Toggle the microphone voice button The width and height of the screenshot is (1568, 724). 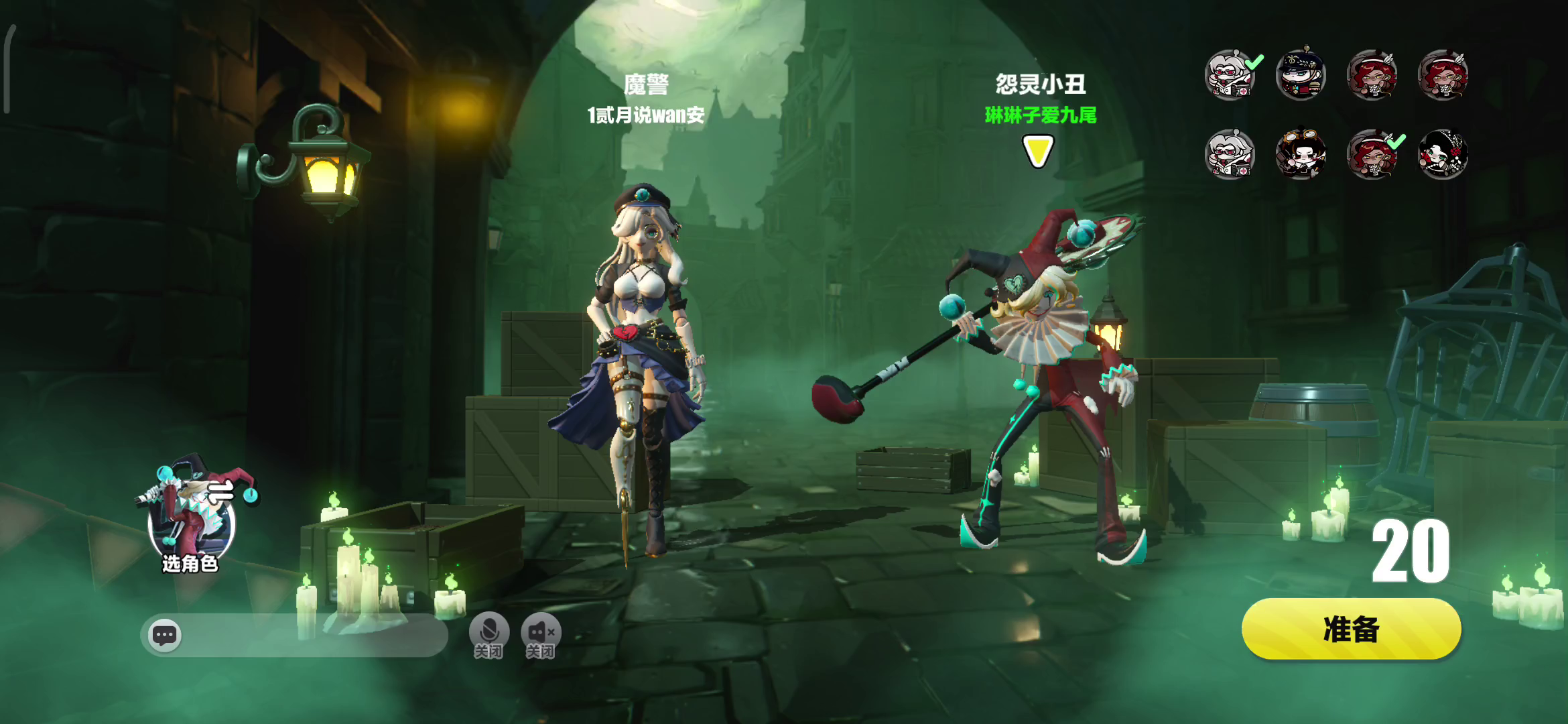(488, 634)
